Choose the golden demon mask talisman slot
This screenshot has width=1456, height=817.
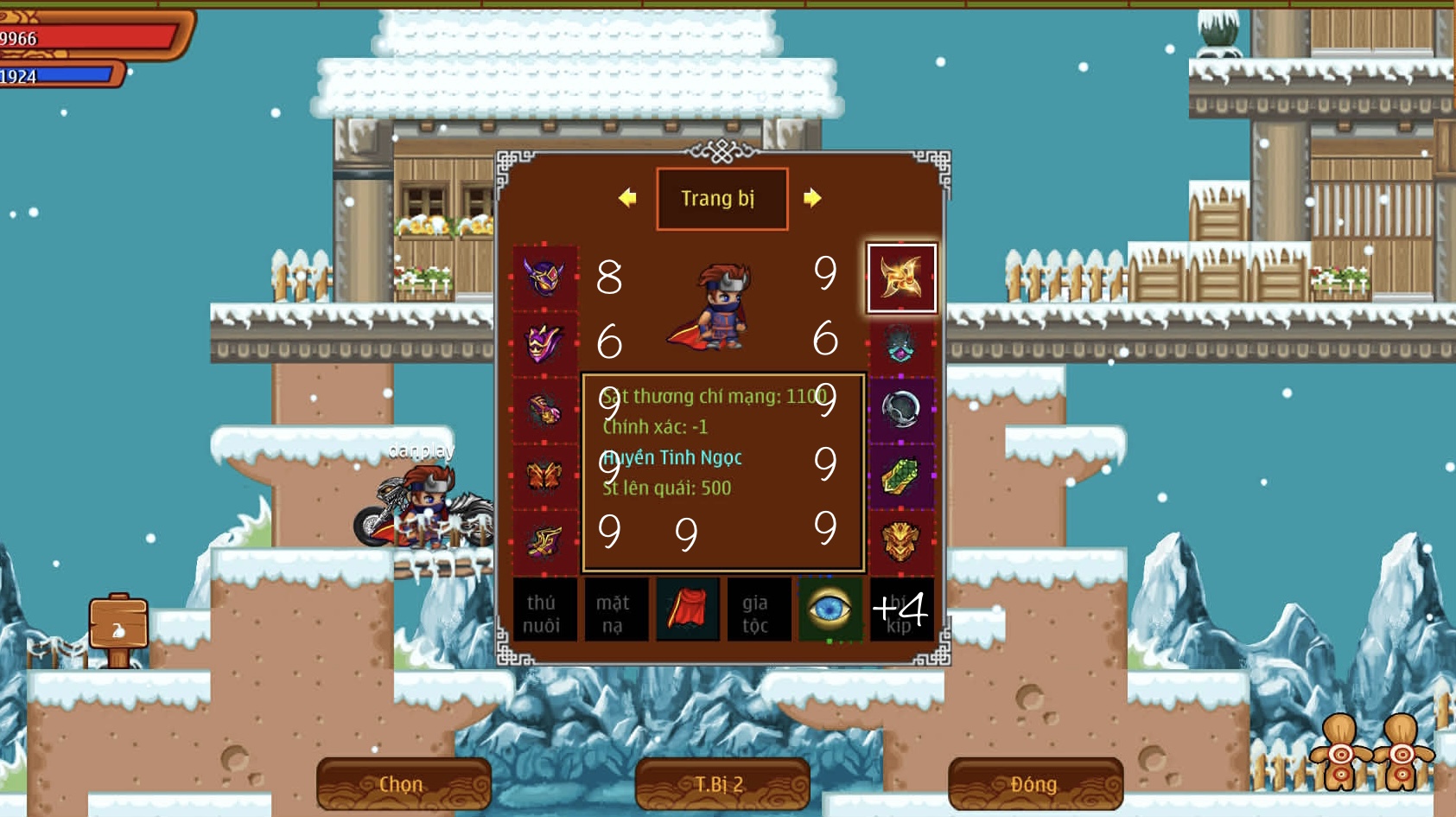[x=901, y=542]
